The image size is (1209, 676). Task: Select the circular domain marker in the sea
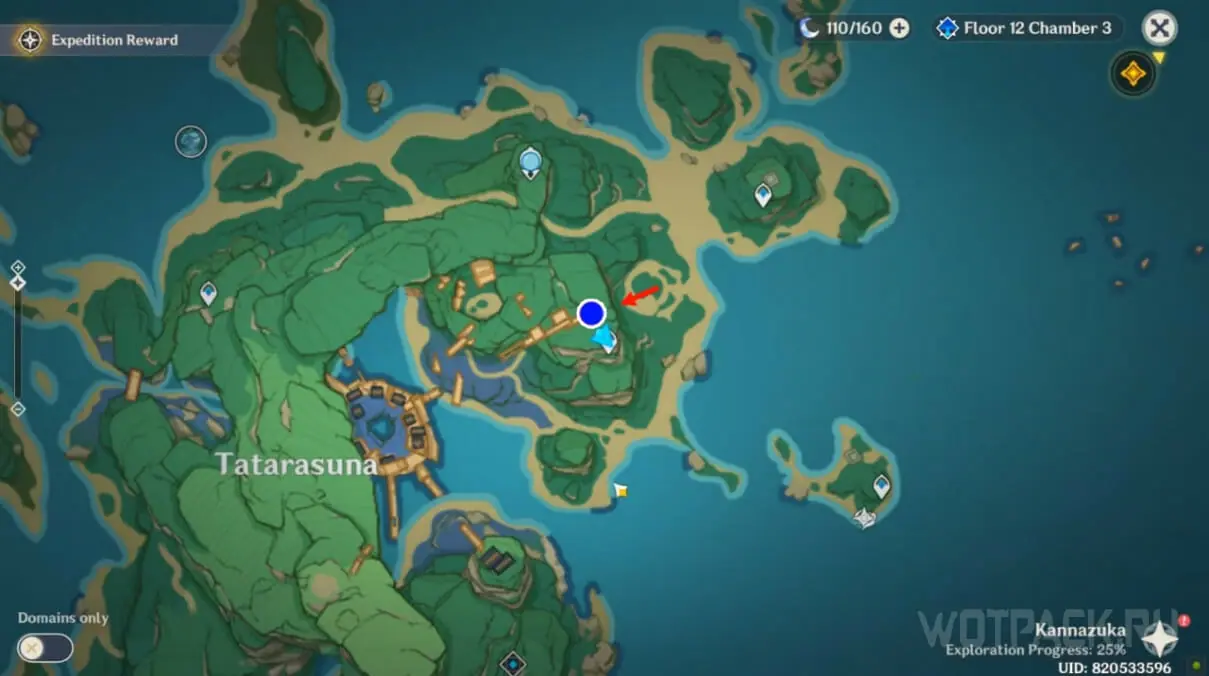click(x=190, y=141)
